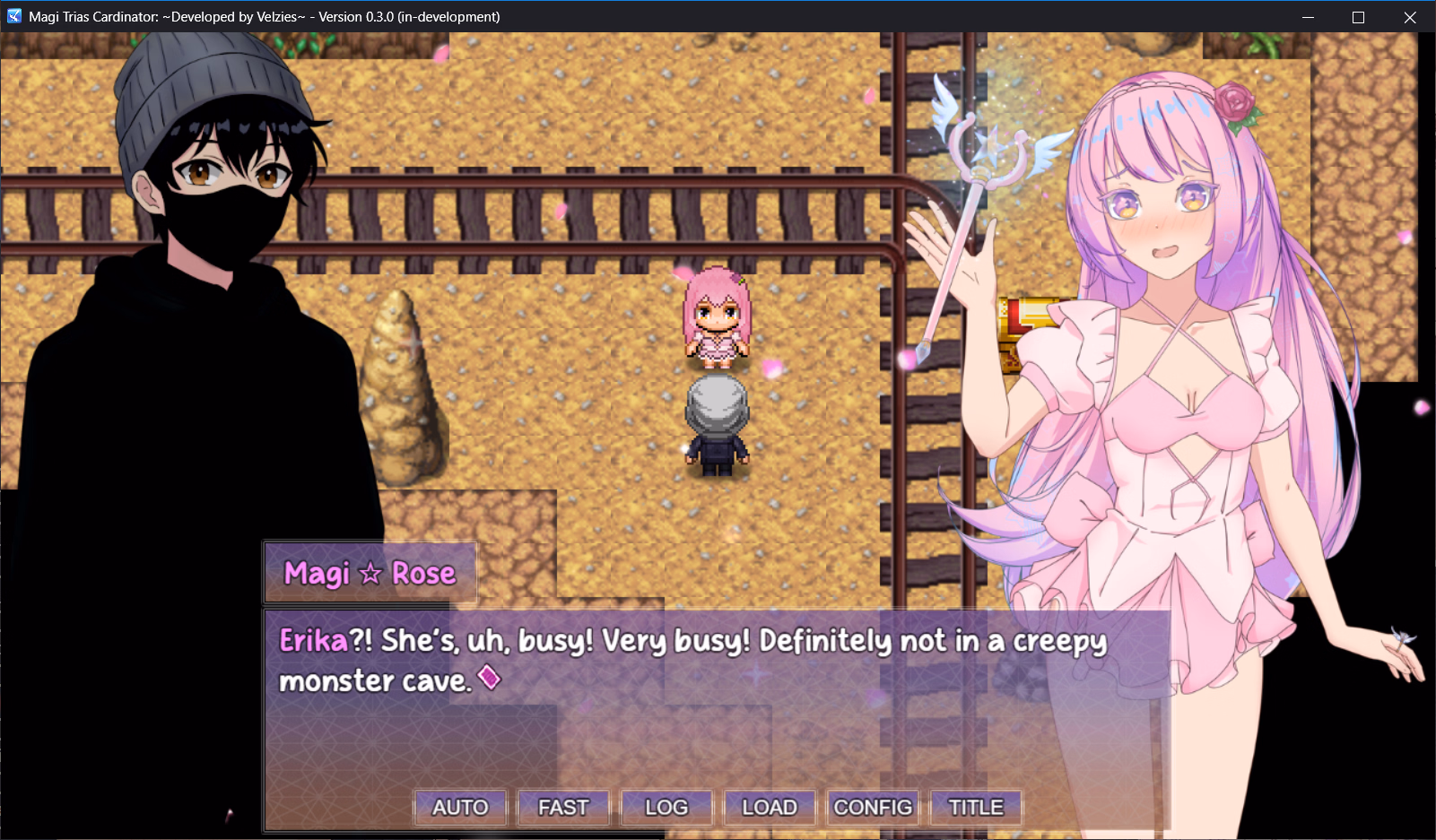Toggle FAST text skip mode
The height and width of the screenshot is (840, 1436).
coord(562,807)
